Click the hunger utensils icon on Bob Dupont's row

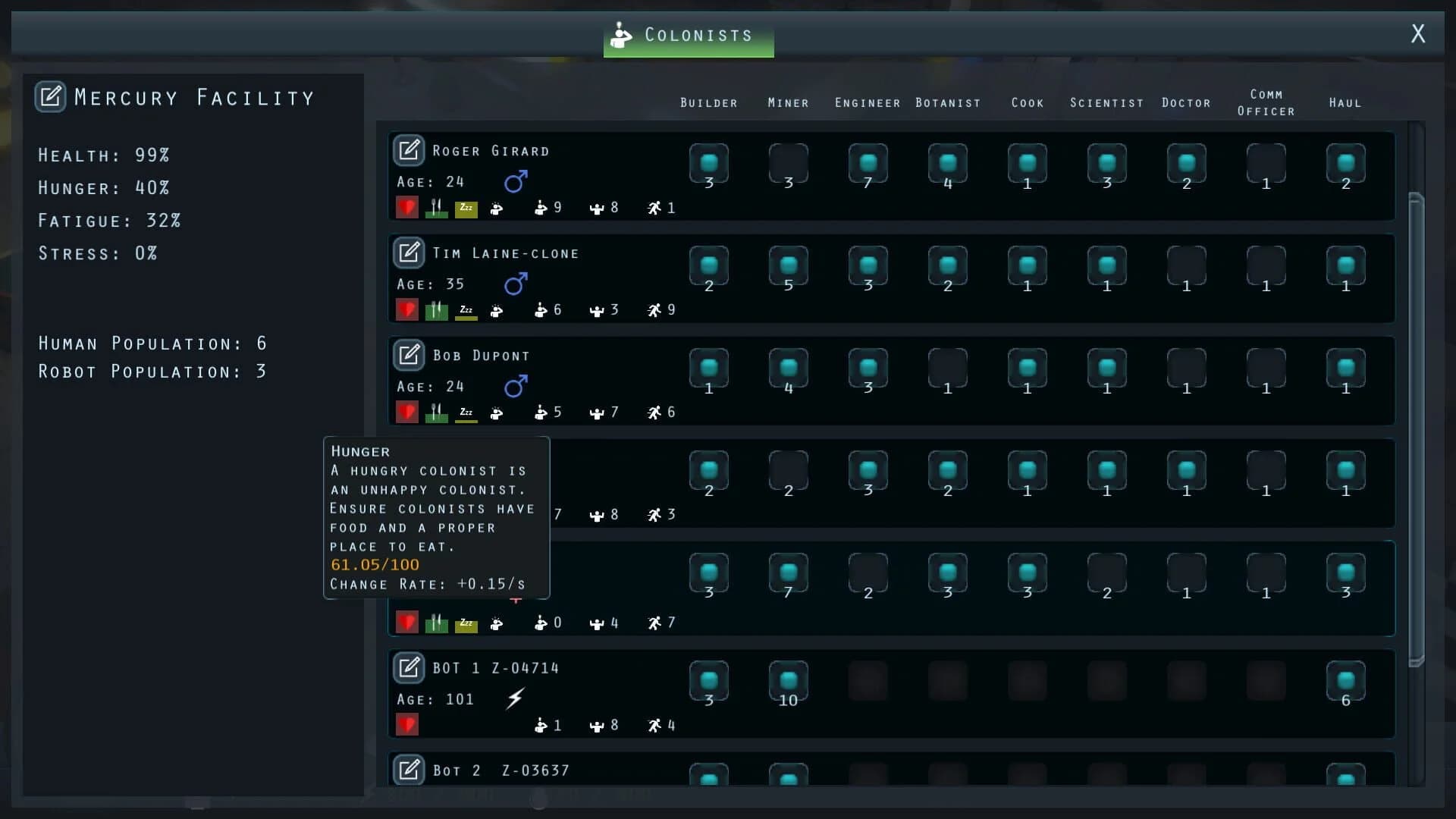click(437, 412)
